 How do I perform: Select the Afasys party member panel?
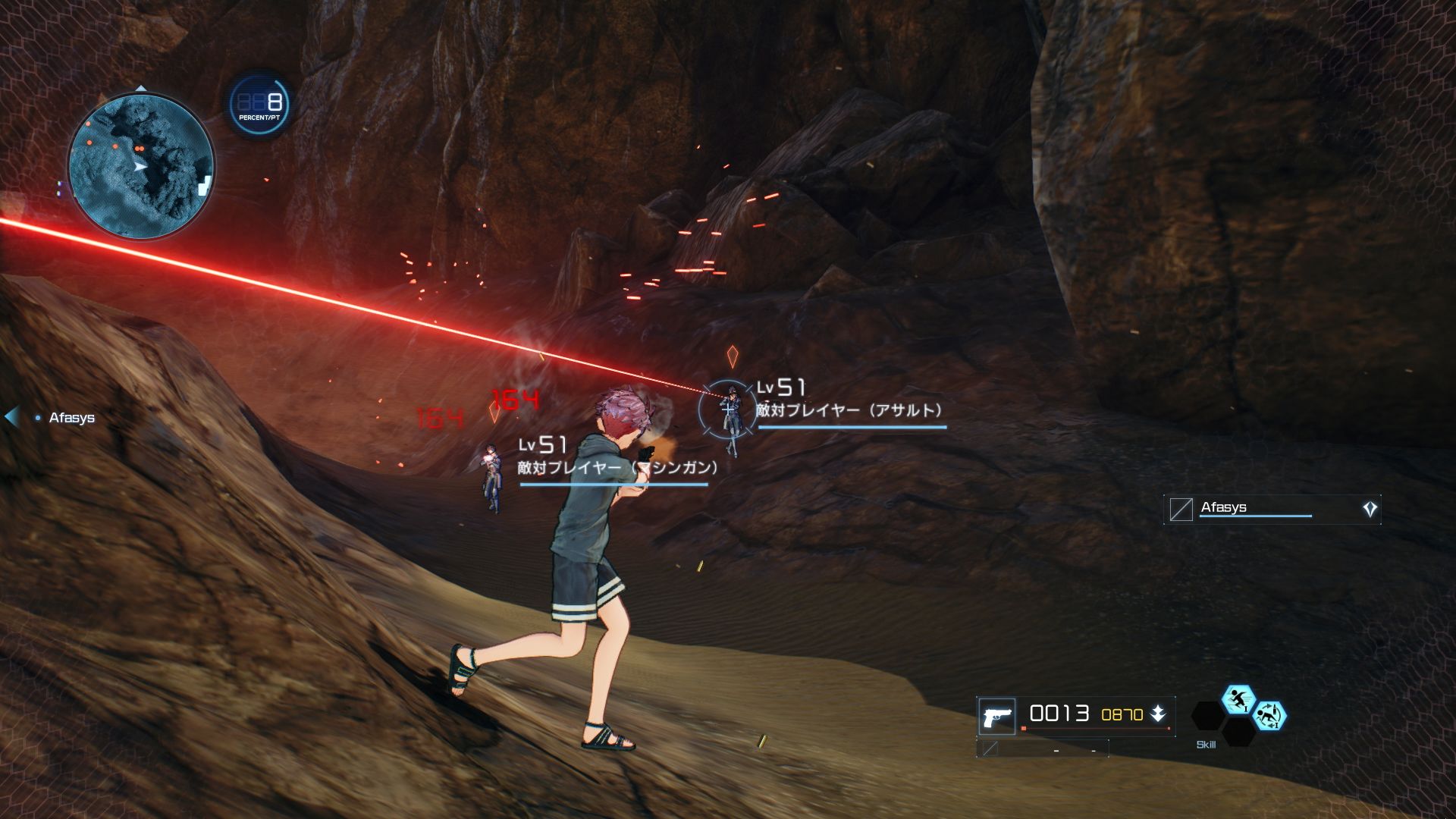[x=1272, y=509]
